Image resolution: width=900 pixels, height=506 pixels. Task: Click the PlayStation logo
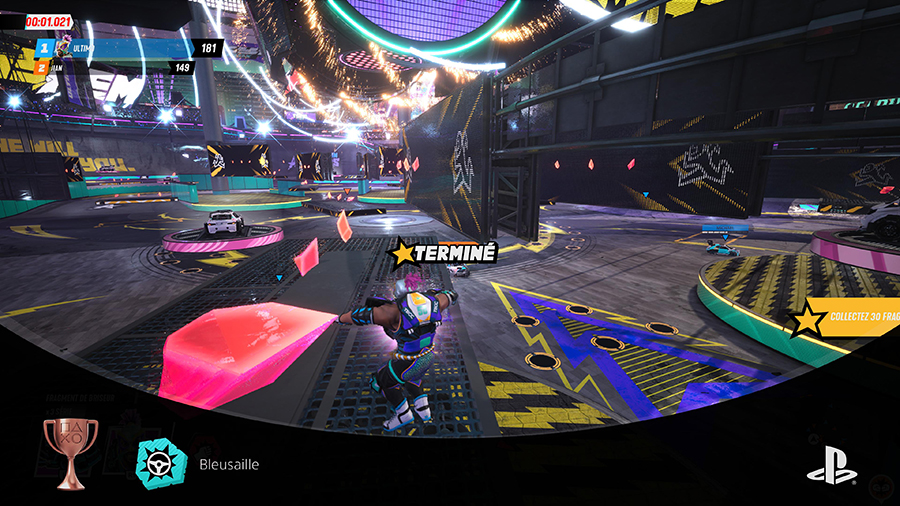831,464
